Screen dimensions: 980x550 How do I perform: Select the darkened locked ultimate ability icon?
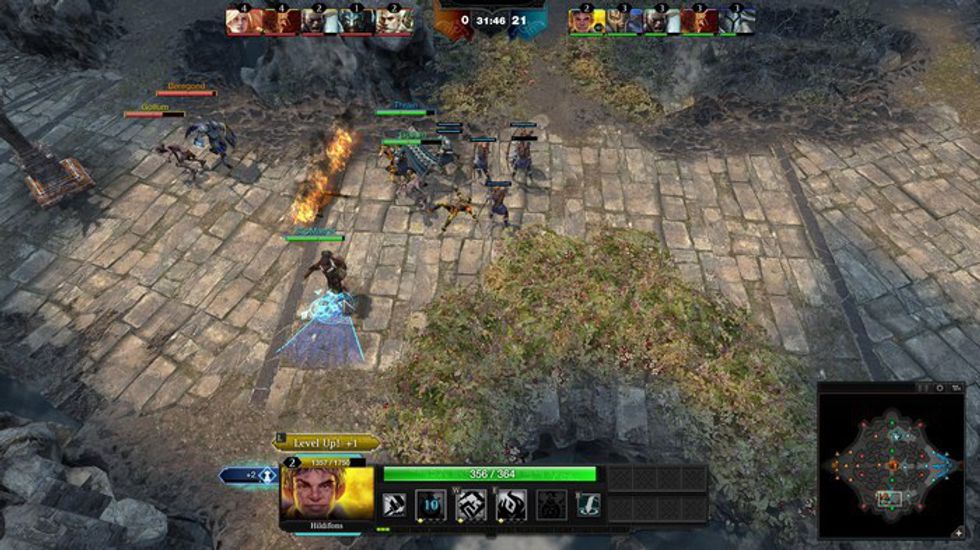pos(551,504)
